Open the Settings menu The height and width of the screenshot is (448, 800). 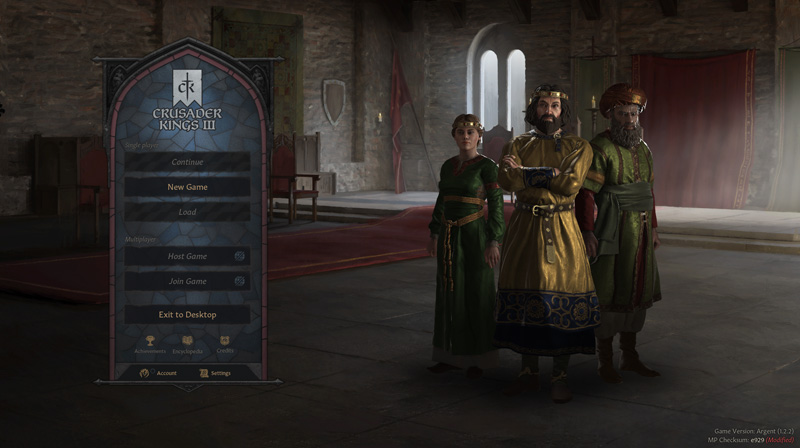pyautogui.click(x=215, y=373)
